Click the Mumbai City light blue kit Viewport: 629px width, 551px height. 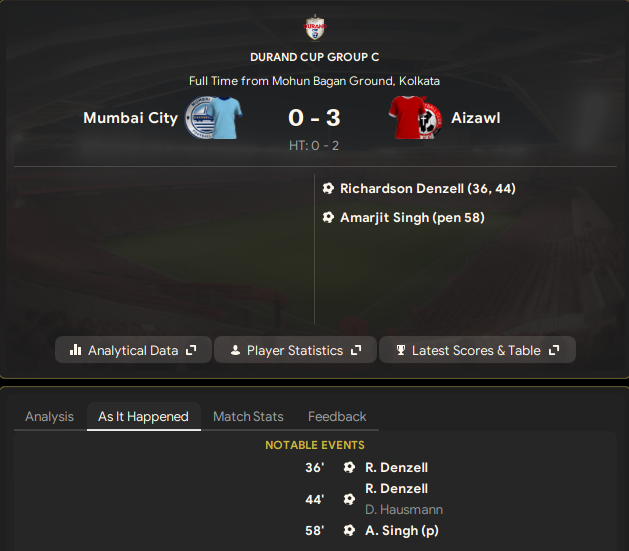point(226,118)
